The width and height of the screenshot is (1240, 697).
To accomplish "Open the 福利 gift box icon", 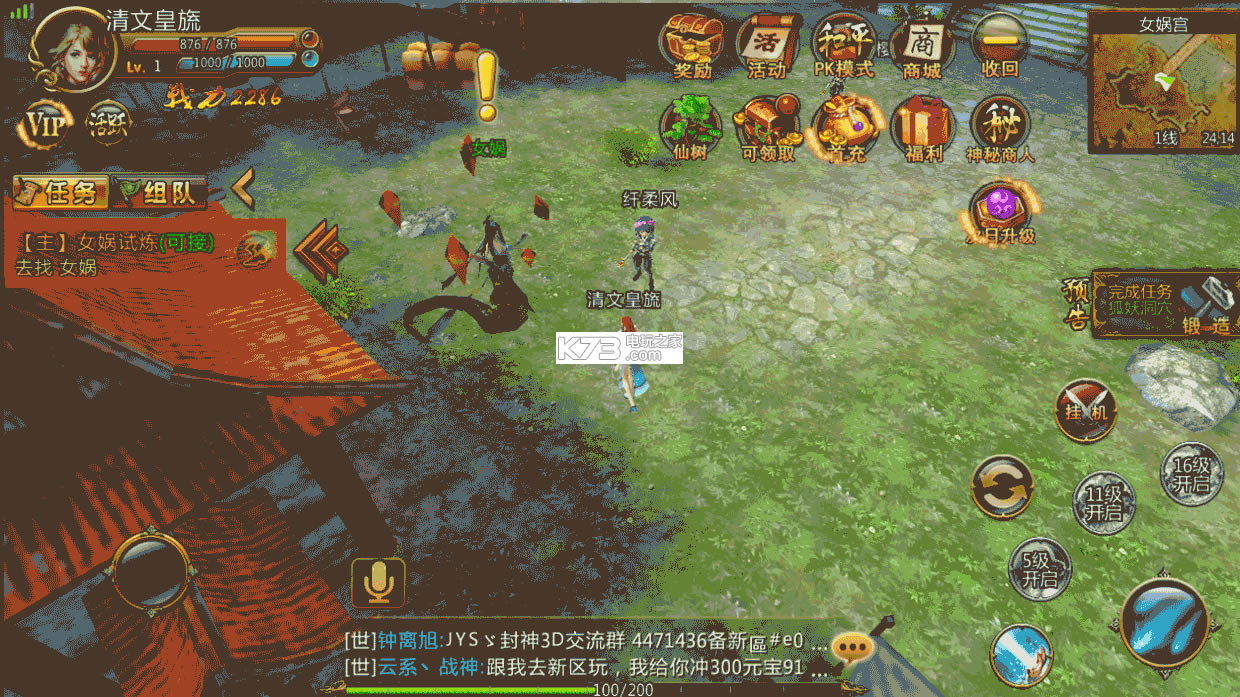I will [922, 127].
